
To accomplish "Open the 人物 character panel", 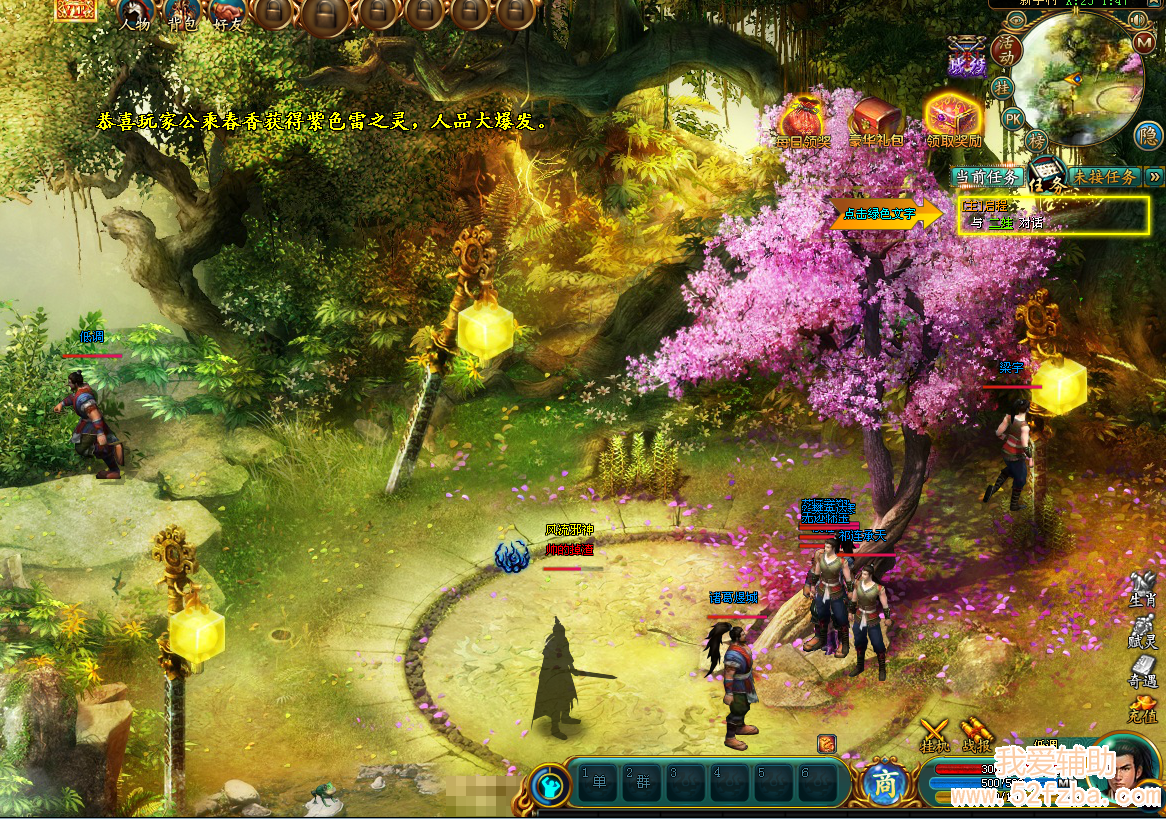I will pos(135,14).
